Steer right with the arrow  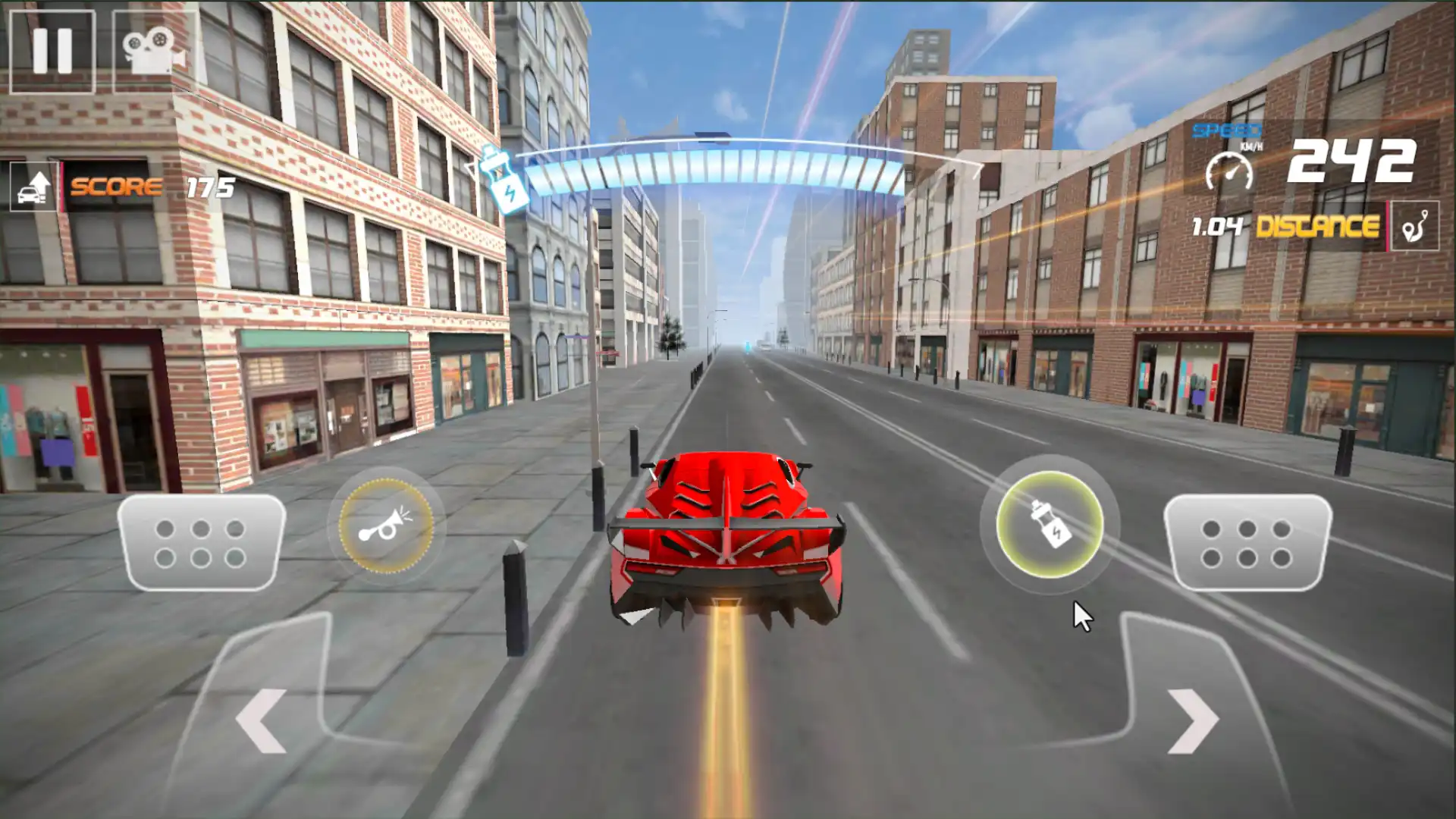[x=1193, y=720]
